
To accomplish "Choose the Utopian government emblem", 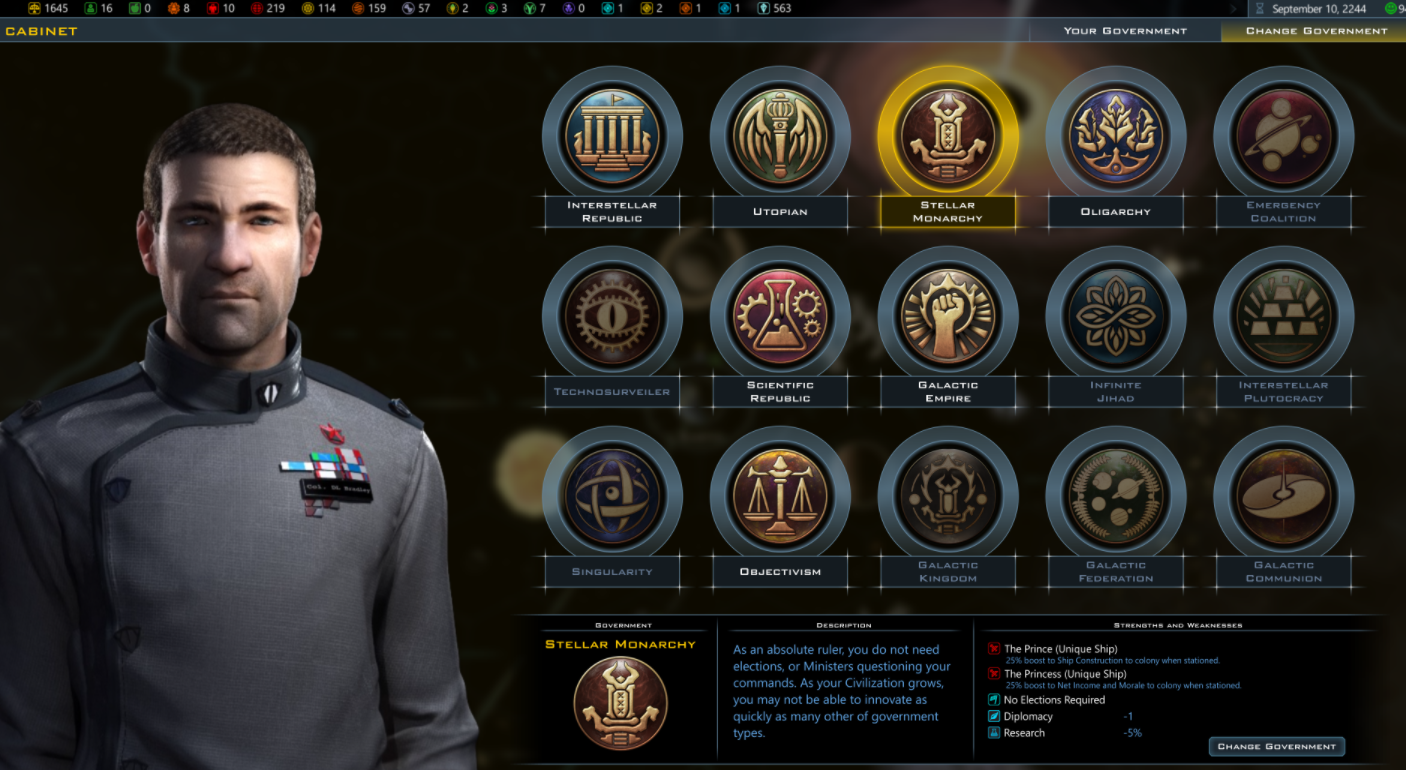I will (x=780, y=136).
